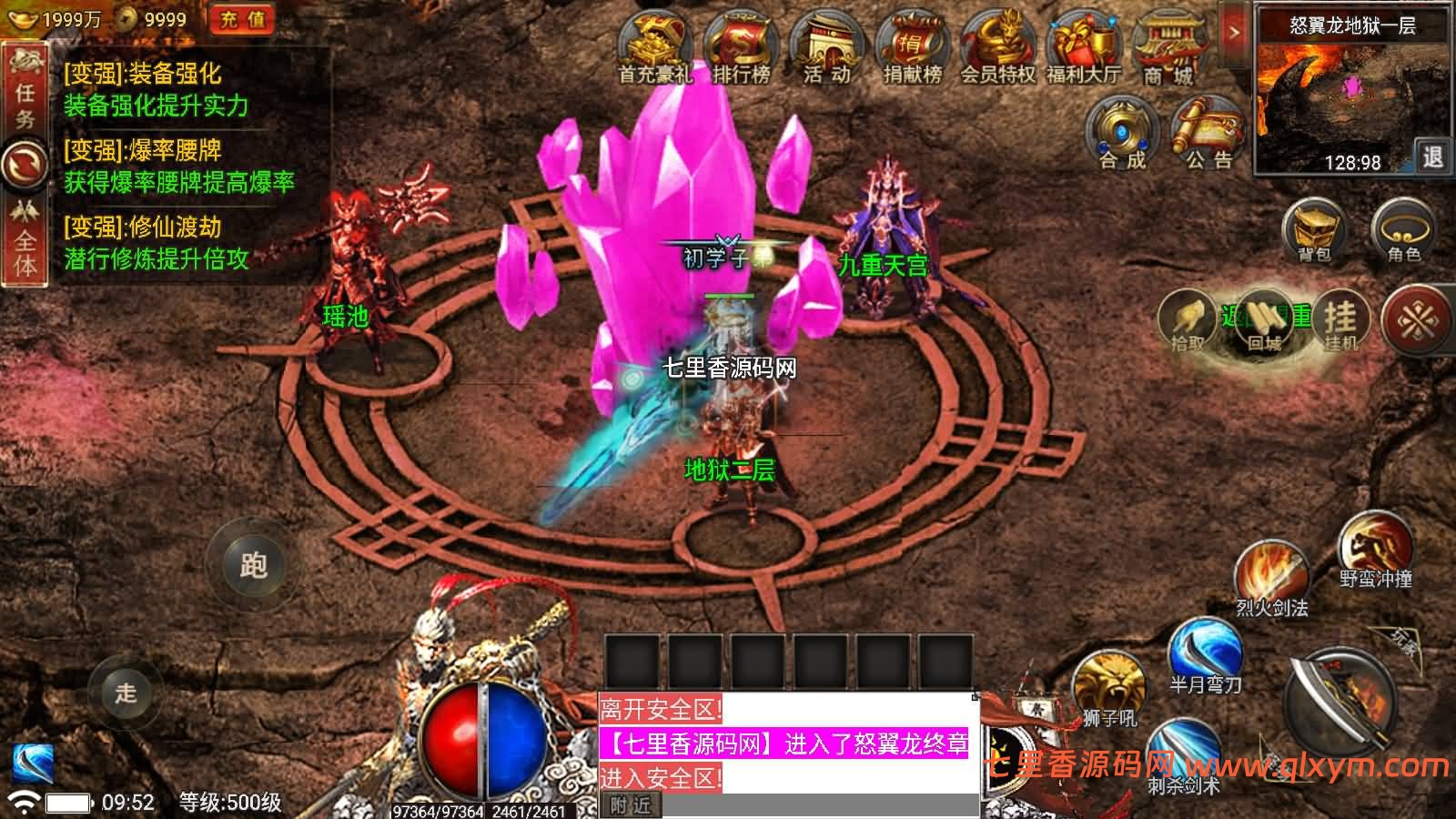Collapse the minimap with the red arrow
Viewport: 1456px width, 819px height.
1235,29
